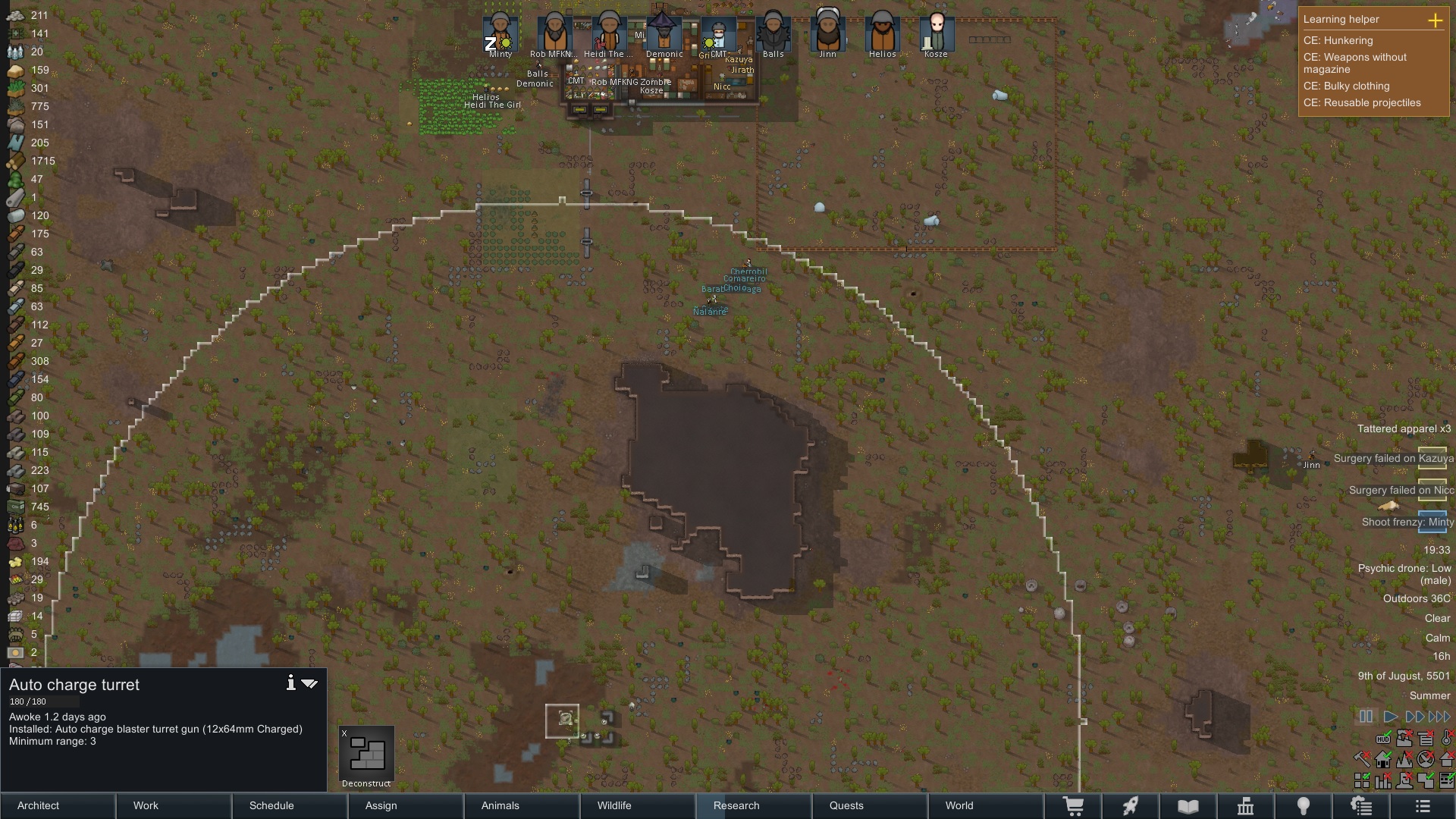Click the rocket ship icon on the bottom bar
The height and width of the screenshot is (819, 1456).
pyautogui.click(x=1131, y=805)
